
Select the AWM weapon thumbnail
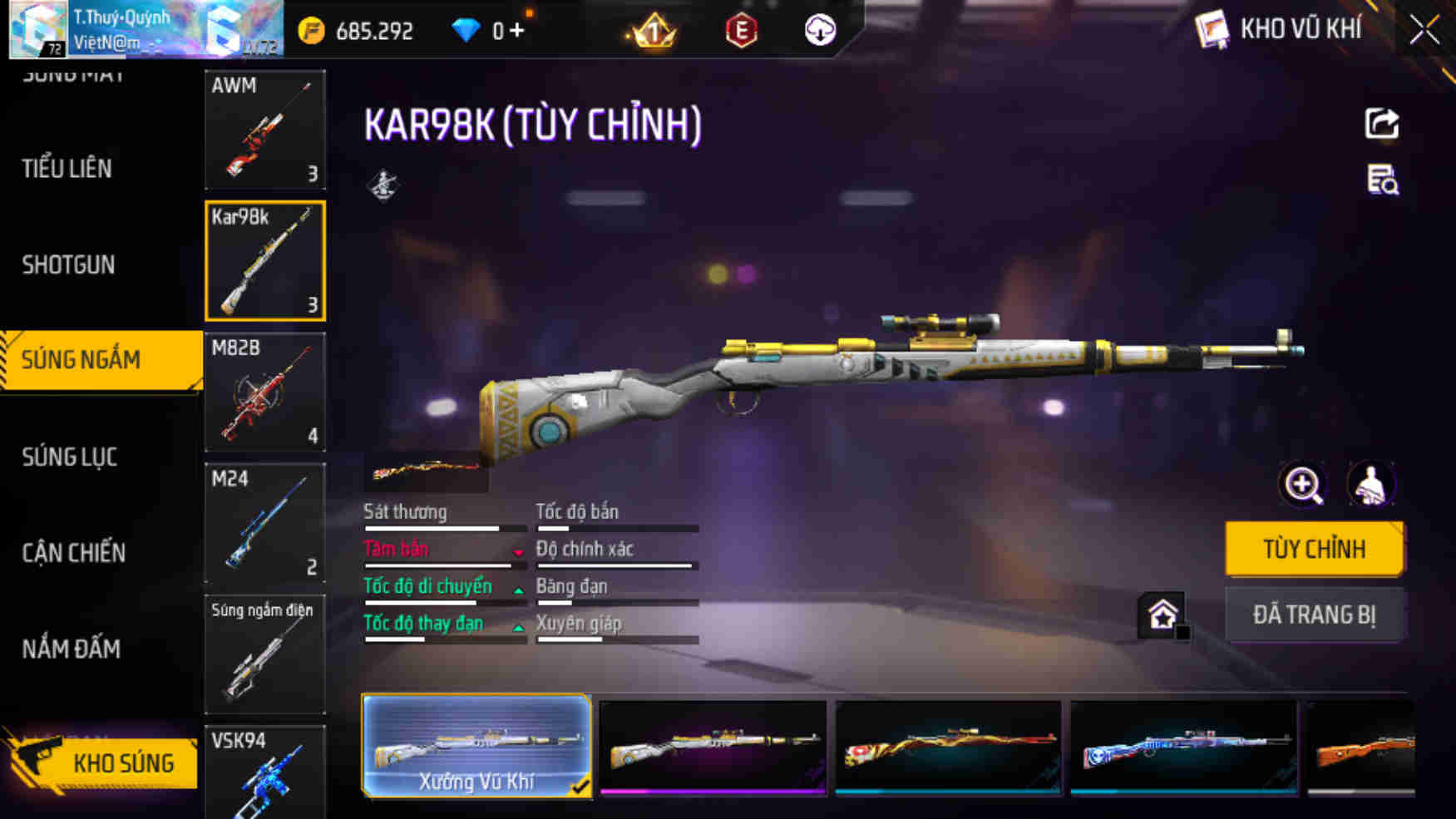[x=264, y=131]
